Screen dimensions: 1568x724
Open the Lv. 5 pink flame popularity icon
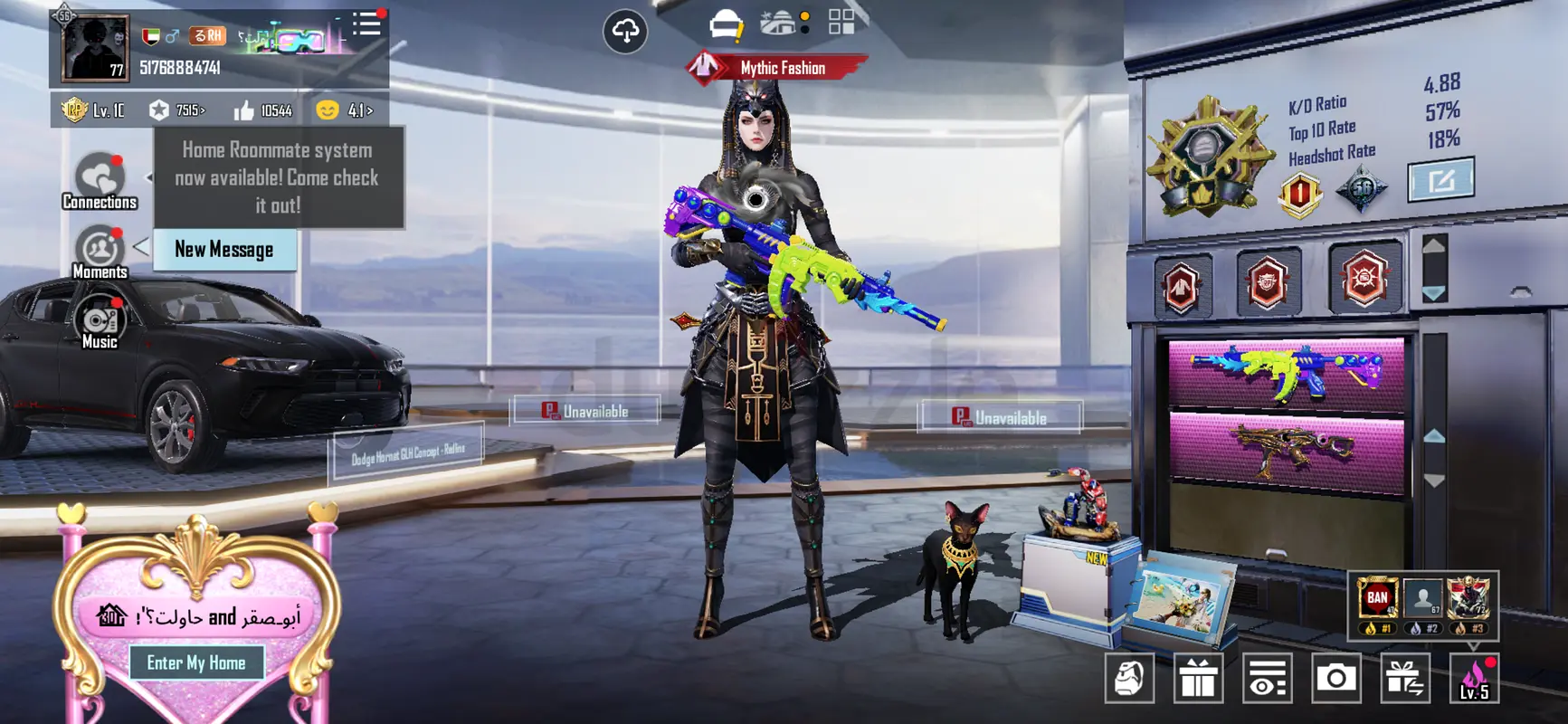(x=1474, y=678)
